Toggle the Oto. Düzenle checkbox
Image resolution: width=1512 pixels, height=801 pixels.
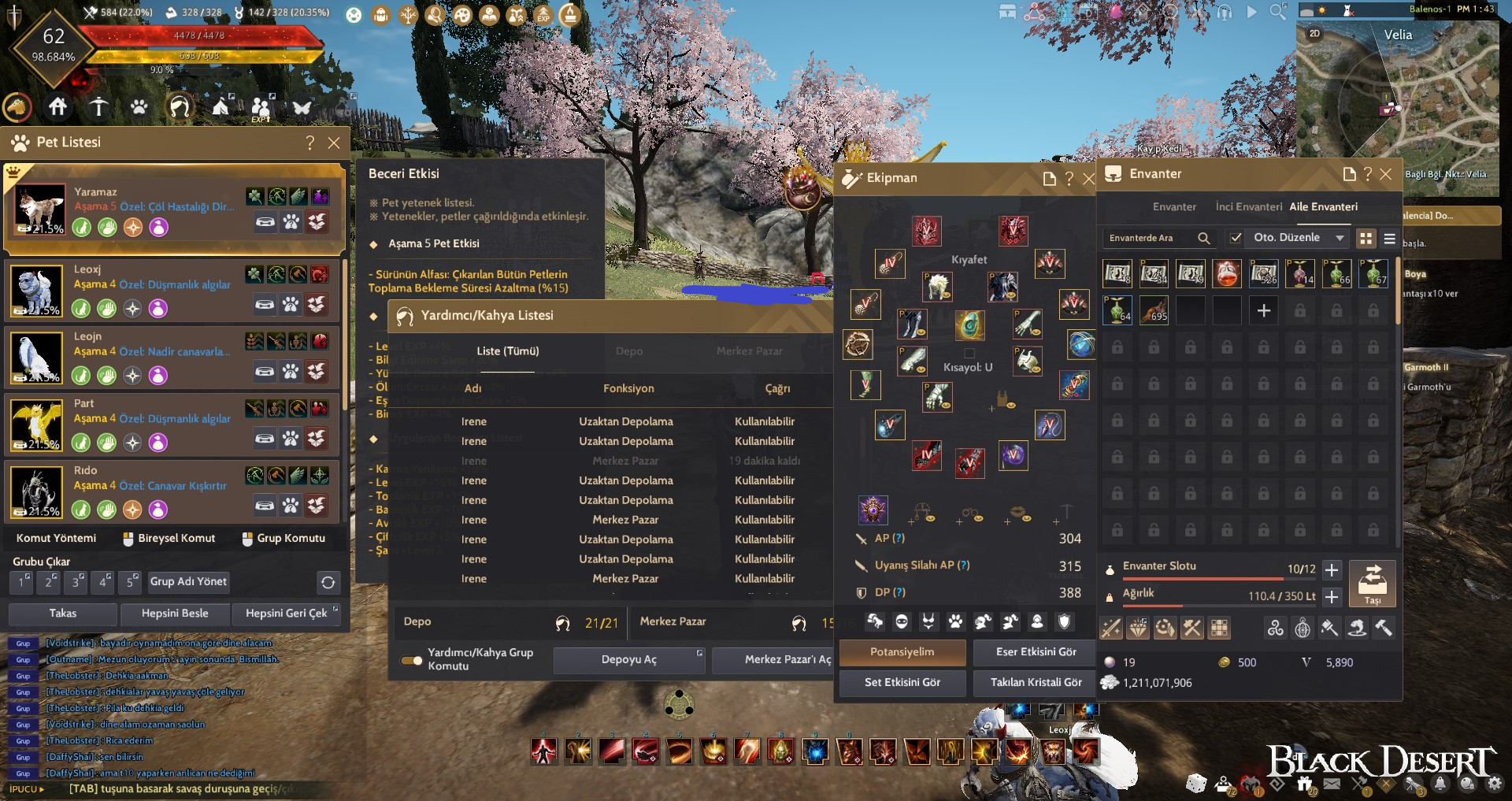click(1236, 238)
